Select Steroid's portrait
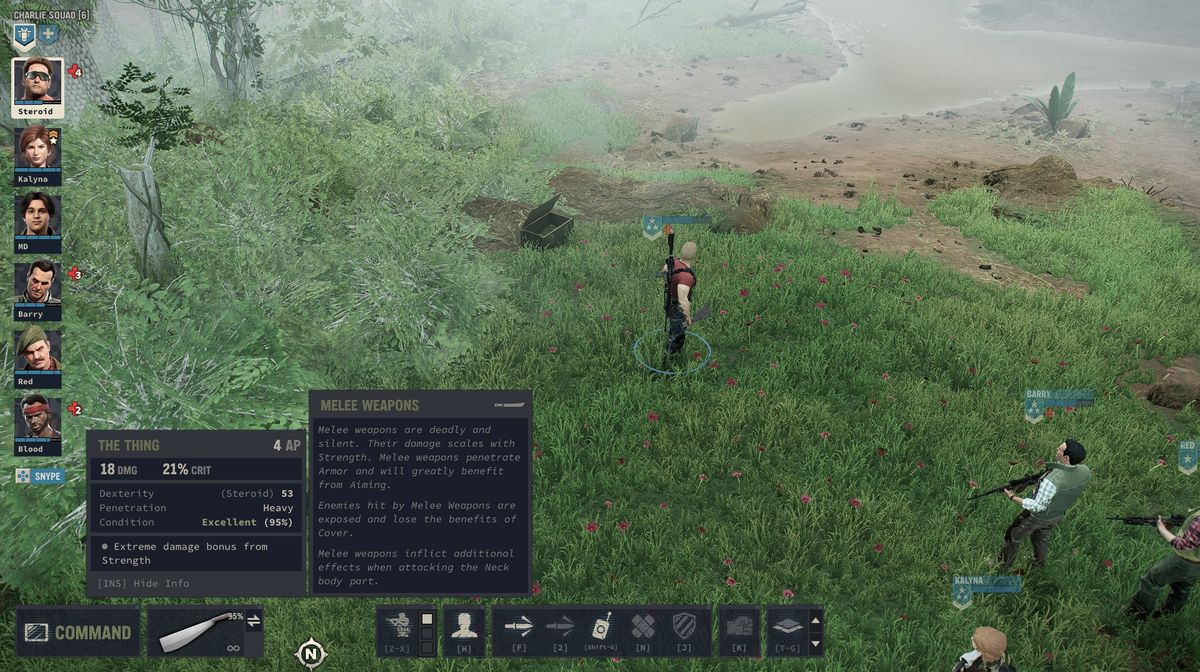Screen dimensions: 1200x672 (x=38, y=83)
